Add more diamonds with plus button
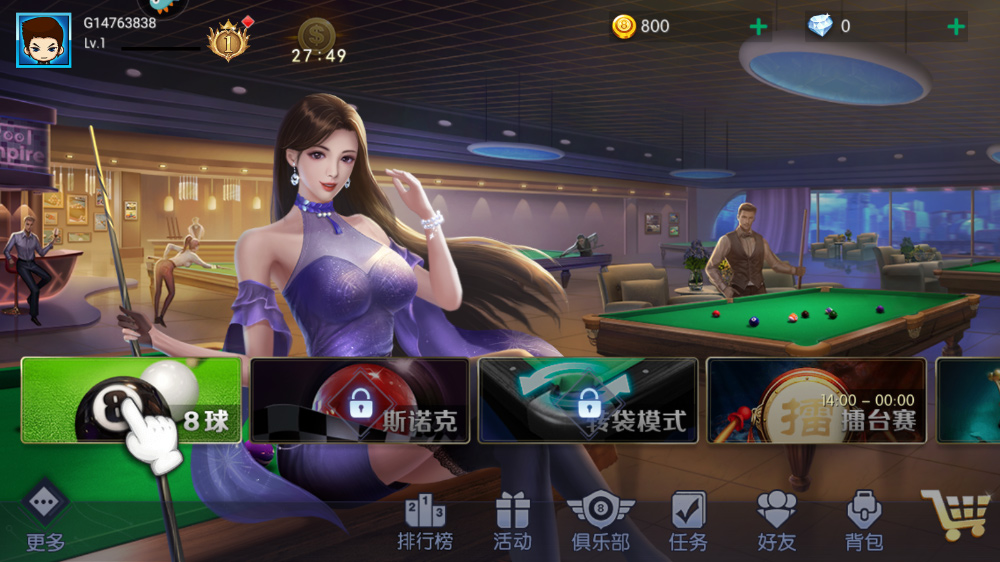 (956, 27)
